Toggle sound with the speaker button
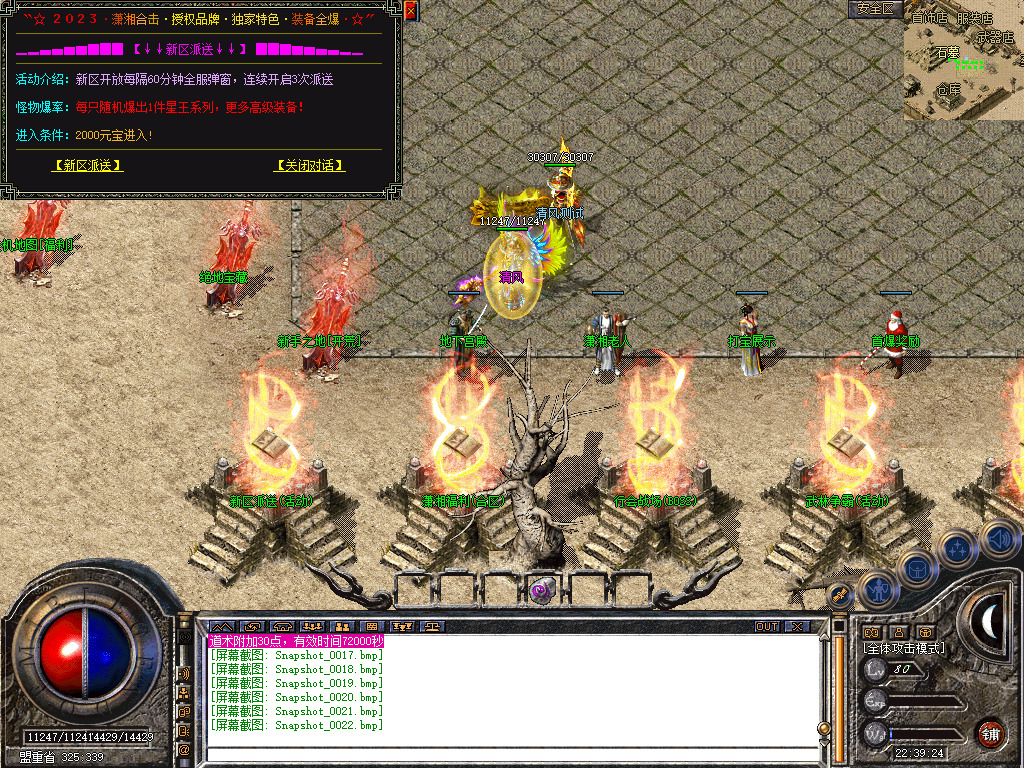The height and width of the screenshot is (768, 1024). click(x=997, y=537)
